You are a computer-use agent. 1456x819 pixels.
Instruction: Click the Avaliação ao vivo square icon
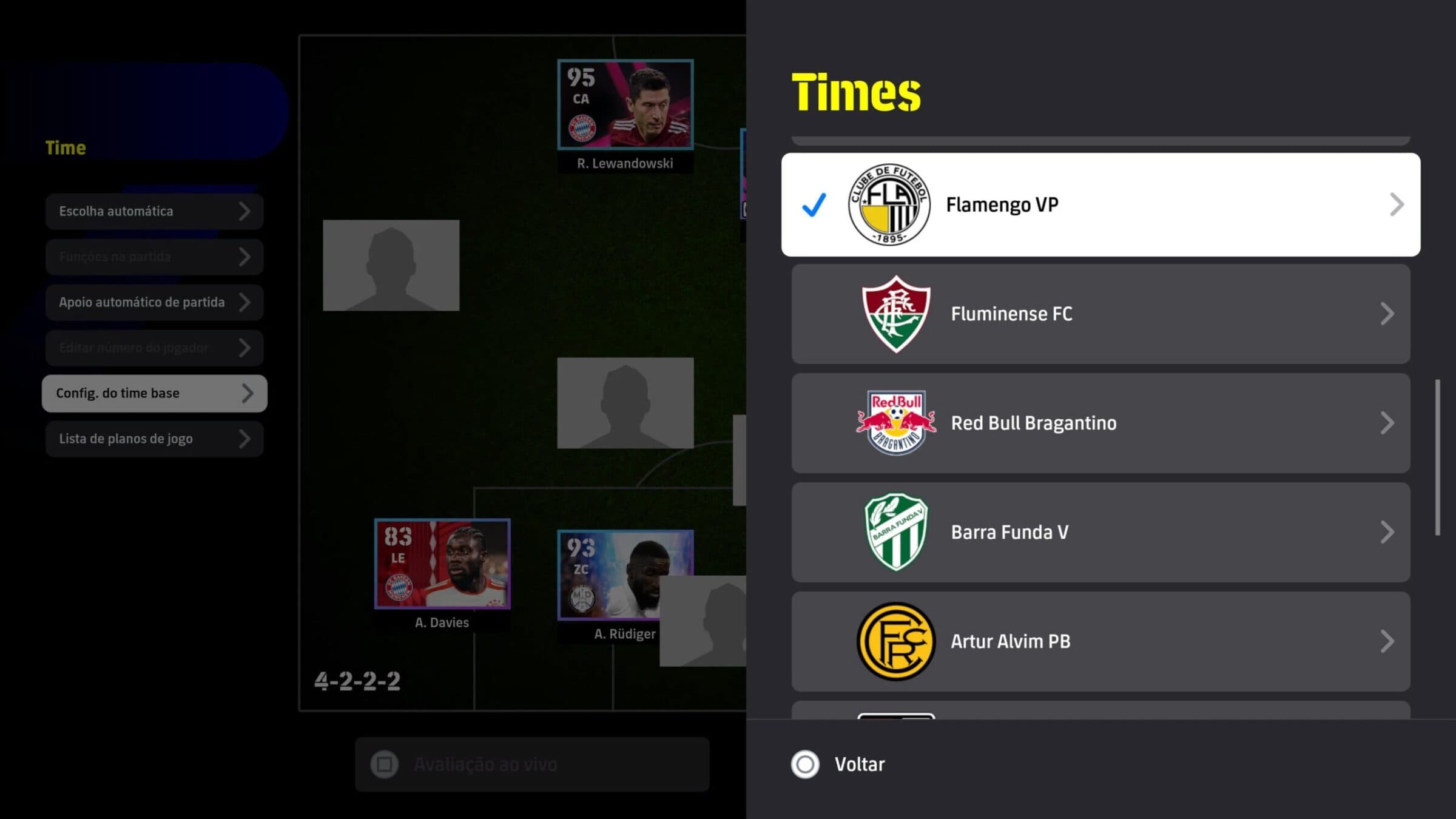coord(385,764)
